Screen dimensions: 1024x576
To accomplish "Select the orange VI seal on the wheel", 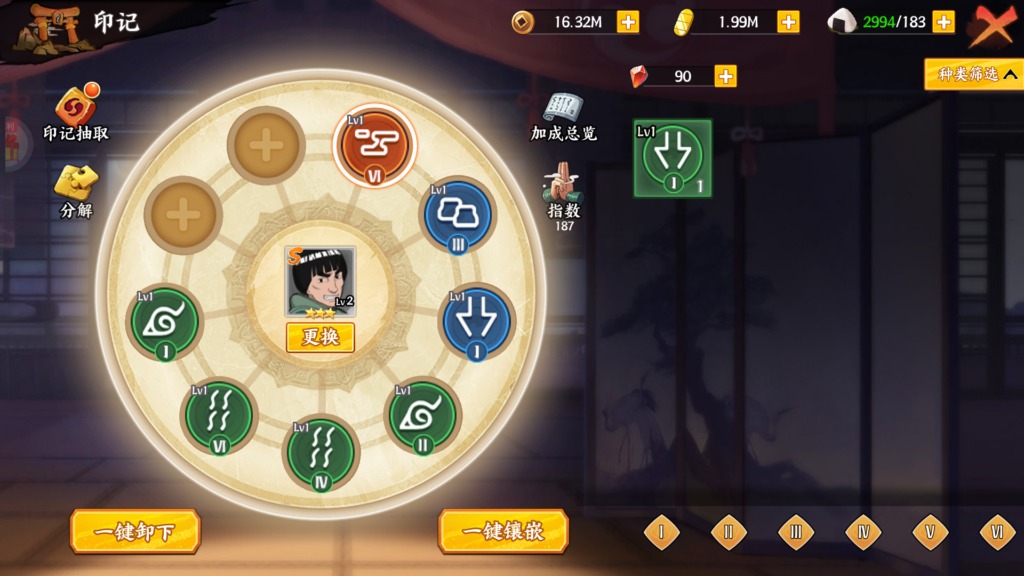I will pyautogui.click(x=374, y=146).
